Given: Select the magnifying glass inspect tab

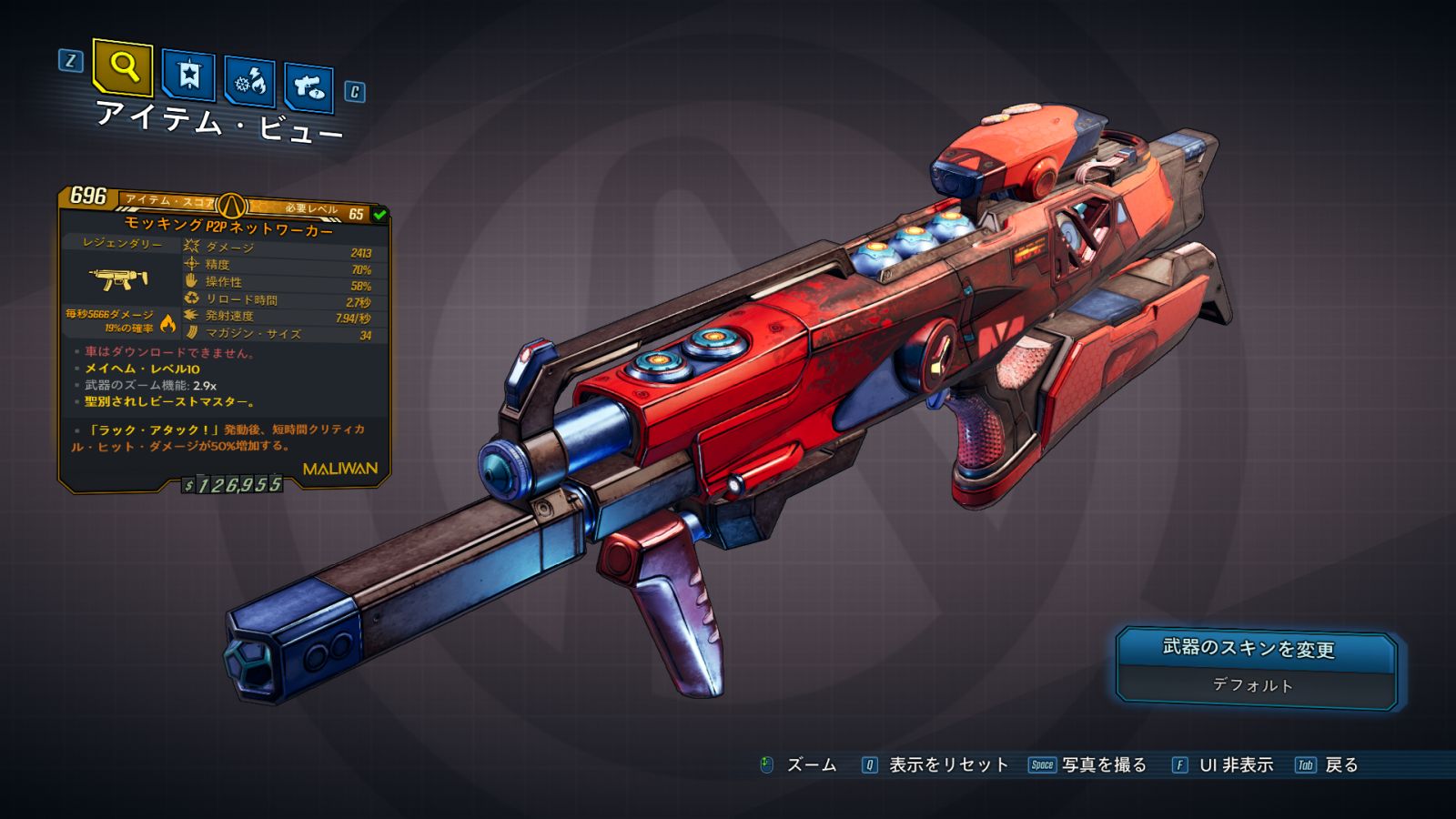Looking at the screenshot, I should [x=123, y=67].
